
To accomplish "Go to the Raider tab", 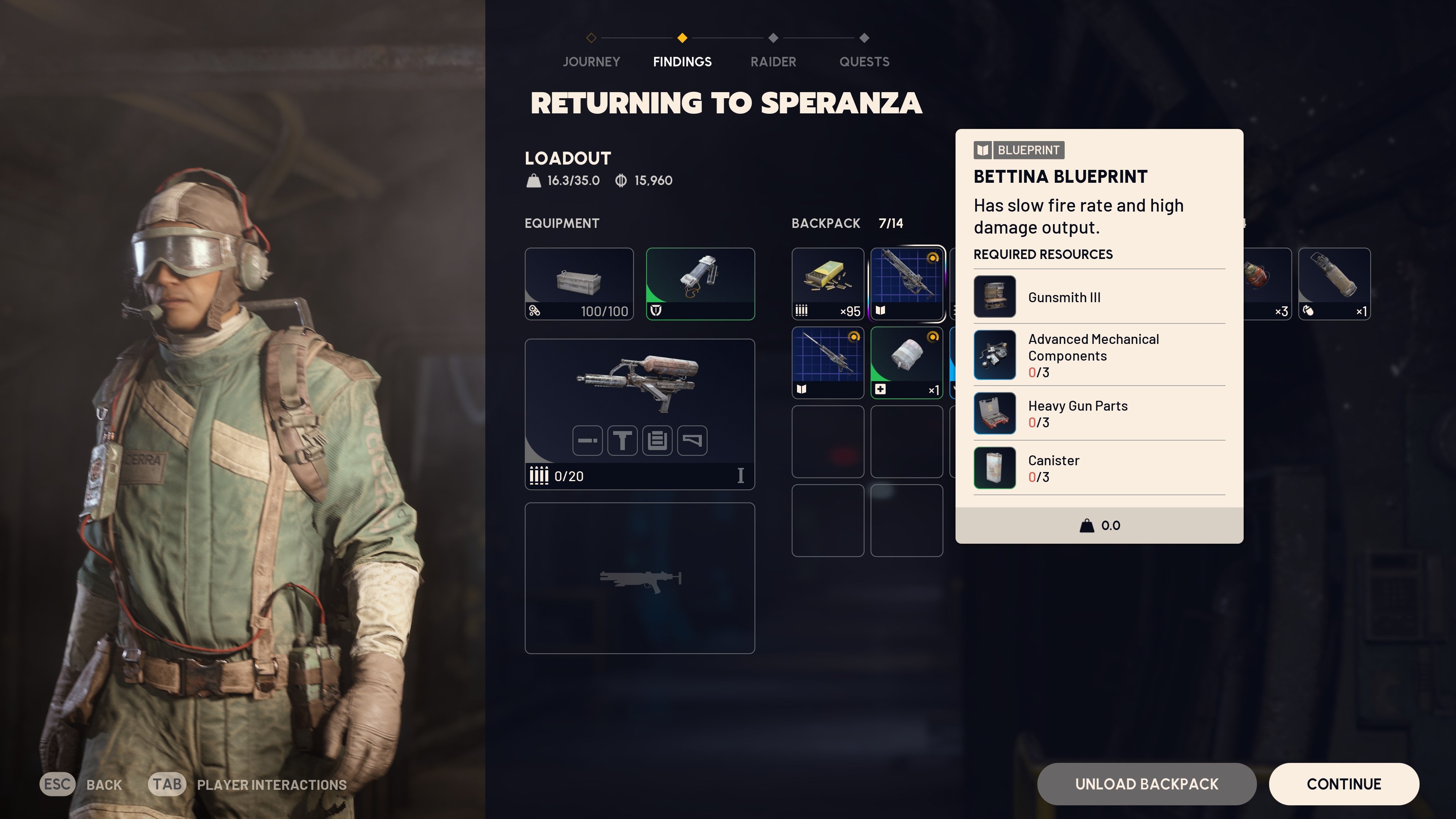I will [x=773, y=61].
